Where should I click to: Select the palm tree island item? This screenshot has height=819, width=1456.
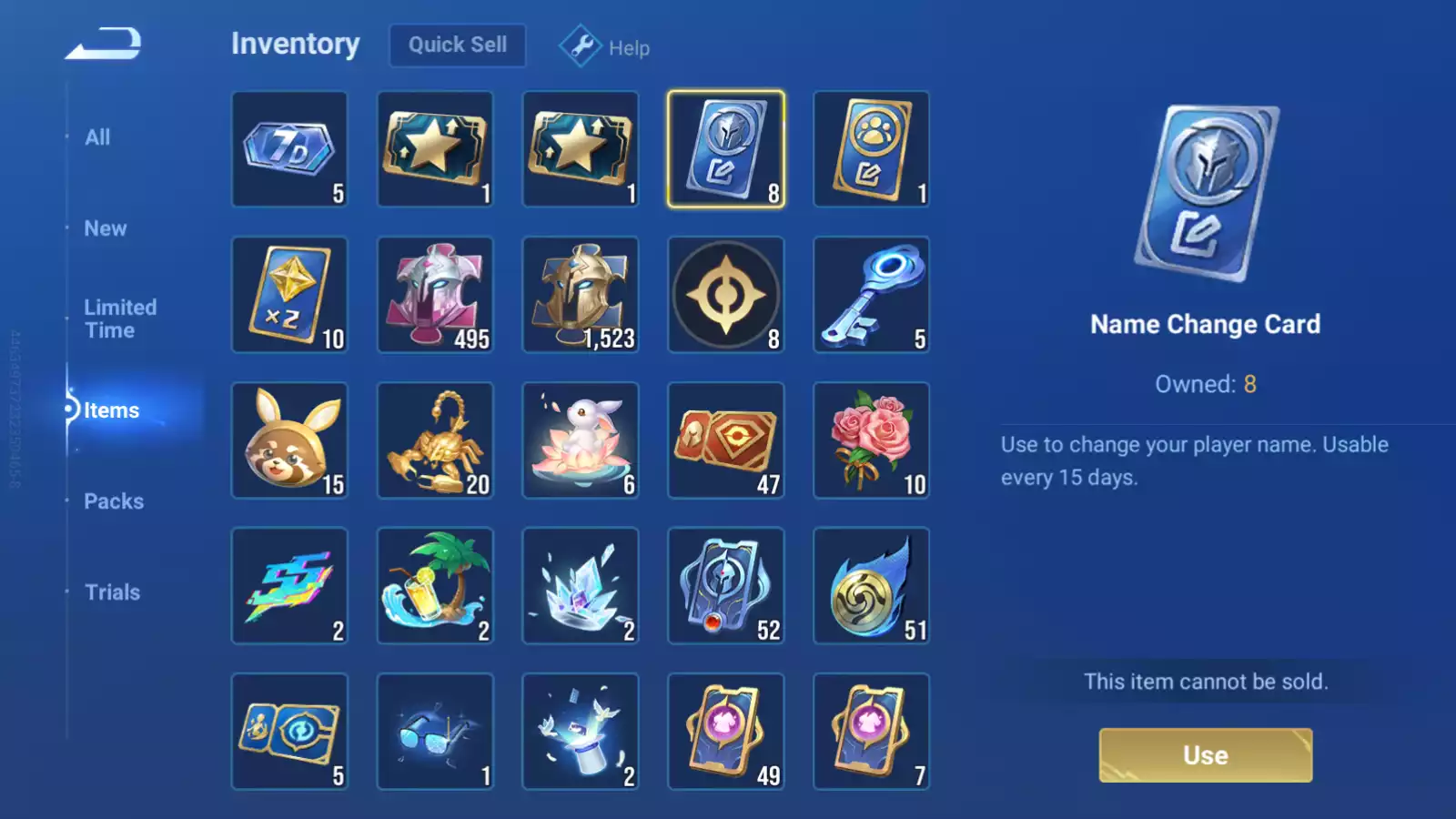tap(435, 586)
